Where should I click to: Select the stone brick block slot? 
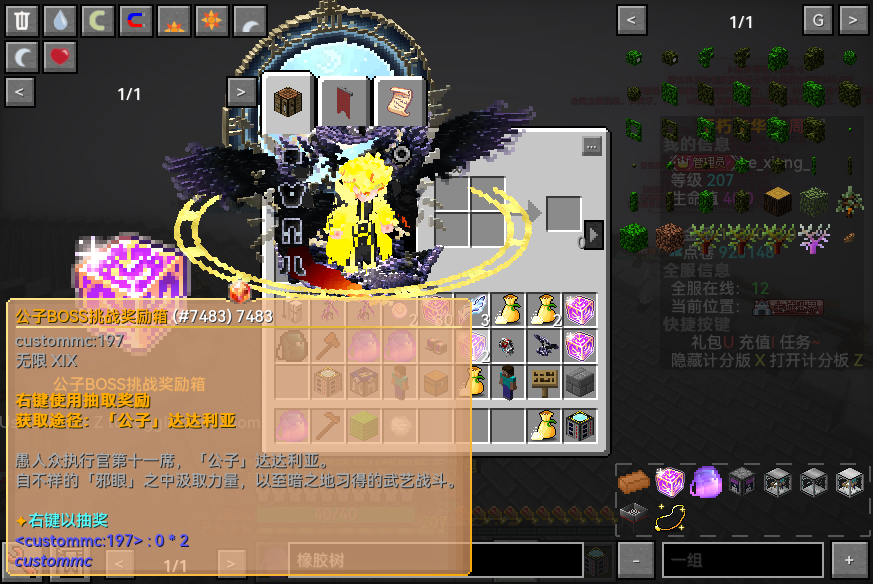(x=580, y=382)
